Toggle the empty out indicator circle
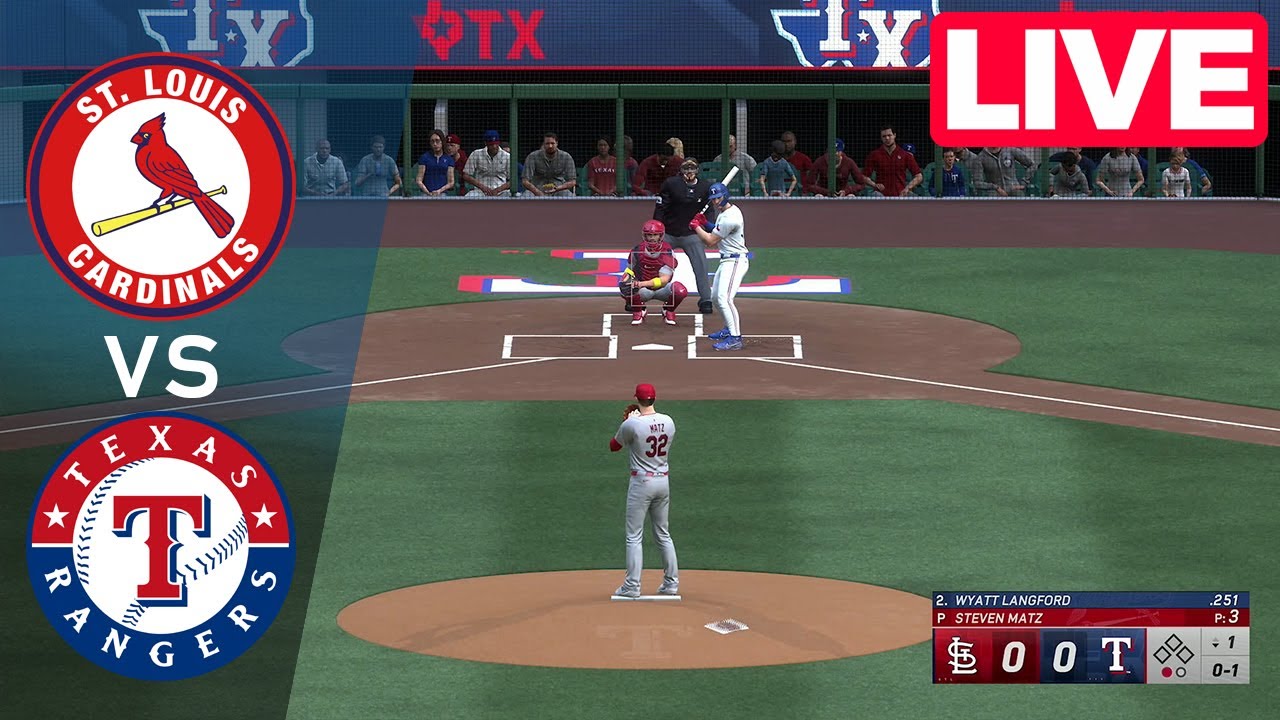Image resolution: width=1280 pixels, height=720 pixels. (1182, 671)
